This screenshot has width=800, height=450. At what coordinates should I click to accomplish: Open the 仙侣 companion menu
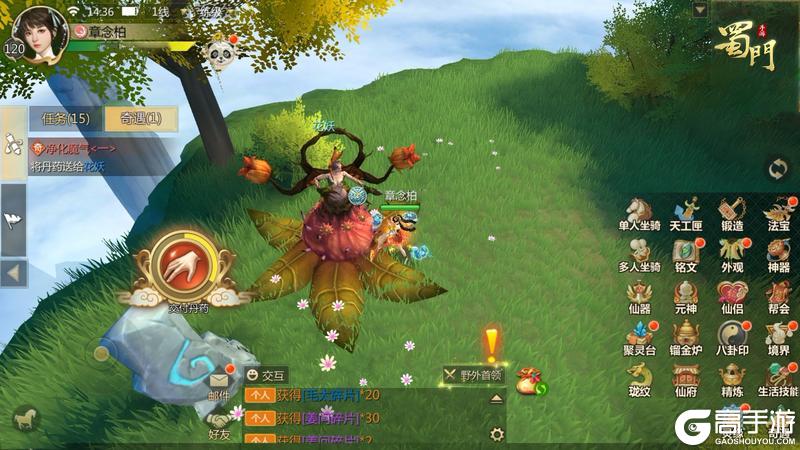tap(732, 297)
